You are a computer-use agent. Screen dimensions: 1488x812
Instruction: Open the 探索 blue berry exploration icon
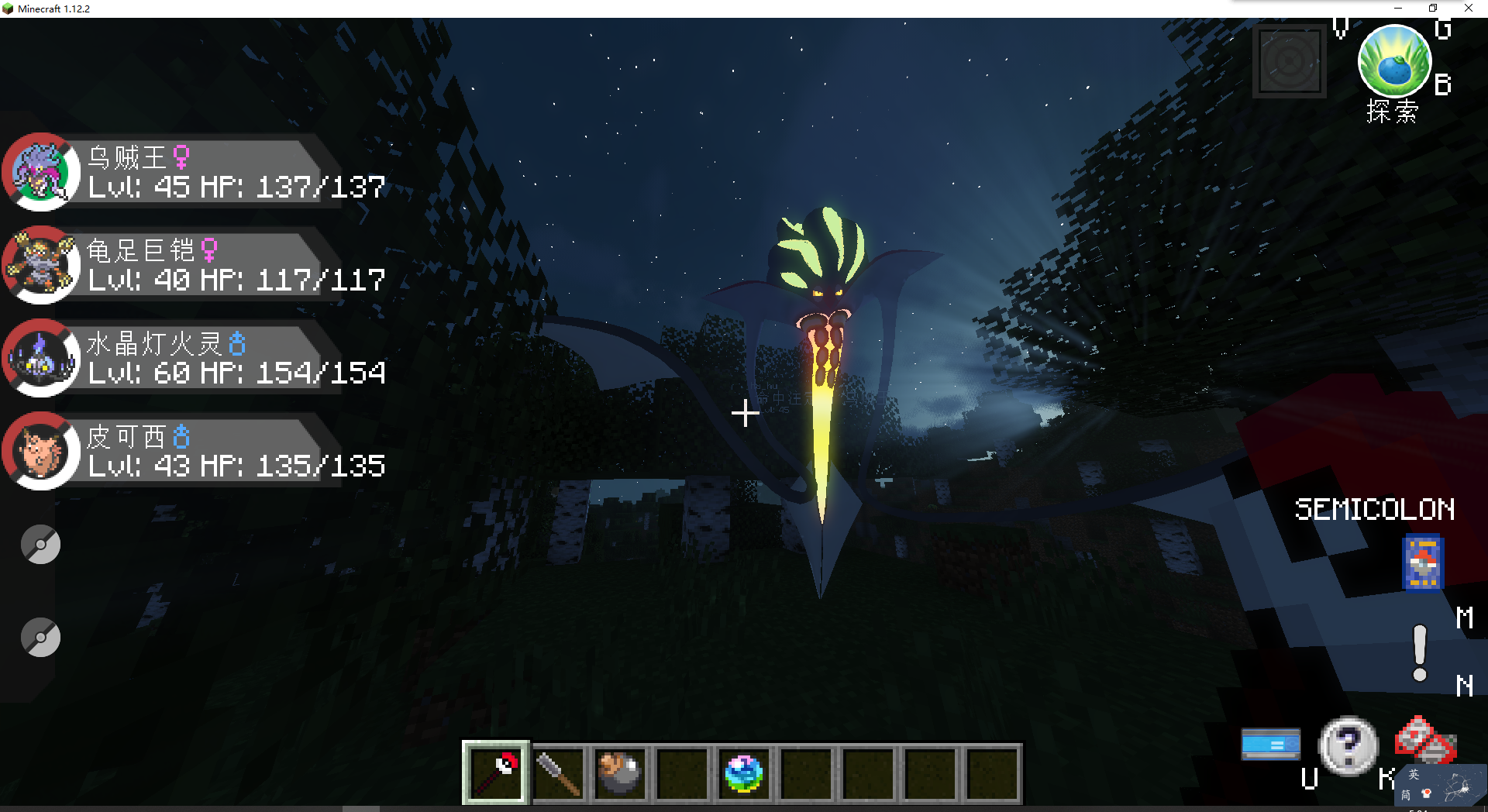click(x=1394, y=64)
